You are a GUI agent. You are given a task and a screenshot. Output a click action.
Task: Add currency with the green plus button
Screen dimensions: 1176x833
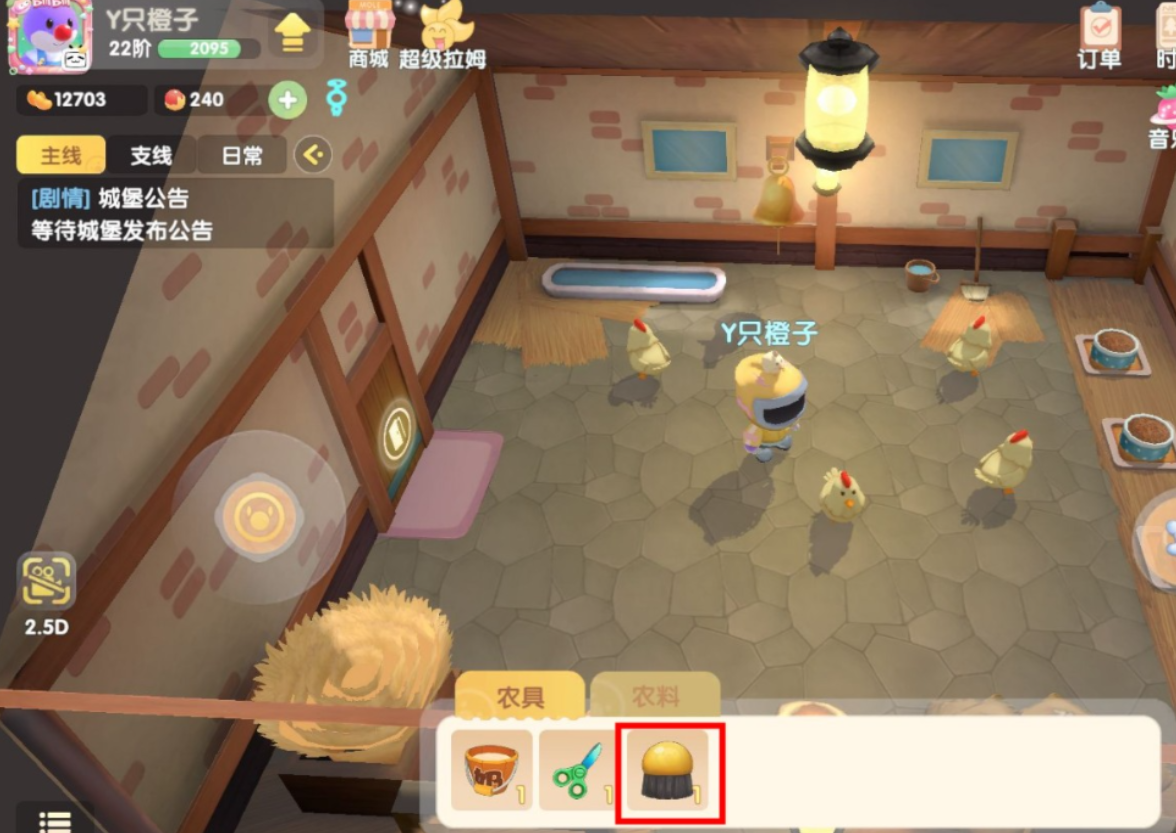[287, 100]
